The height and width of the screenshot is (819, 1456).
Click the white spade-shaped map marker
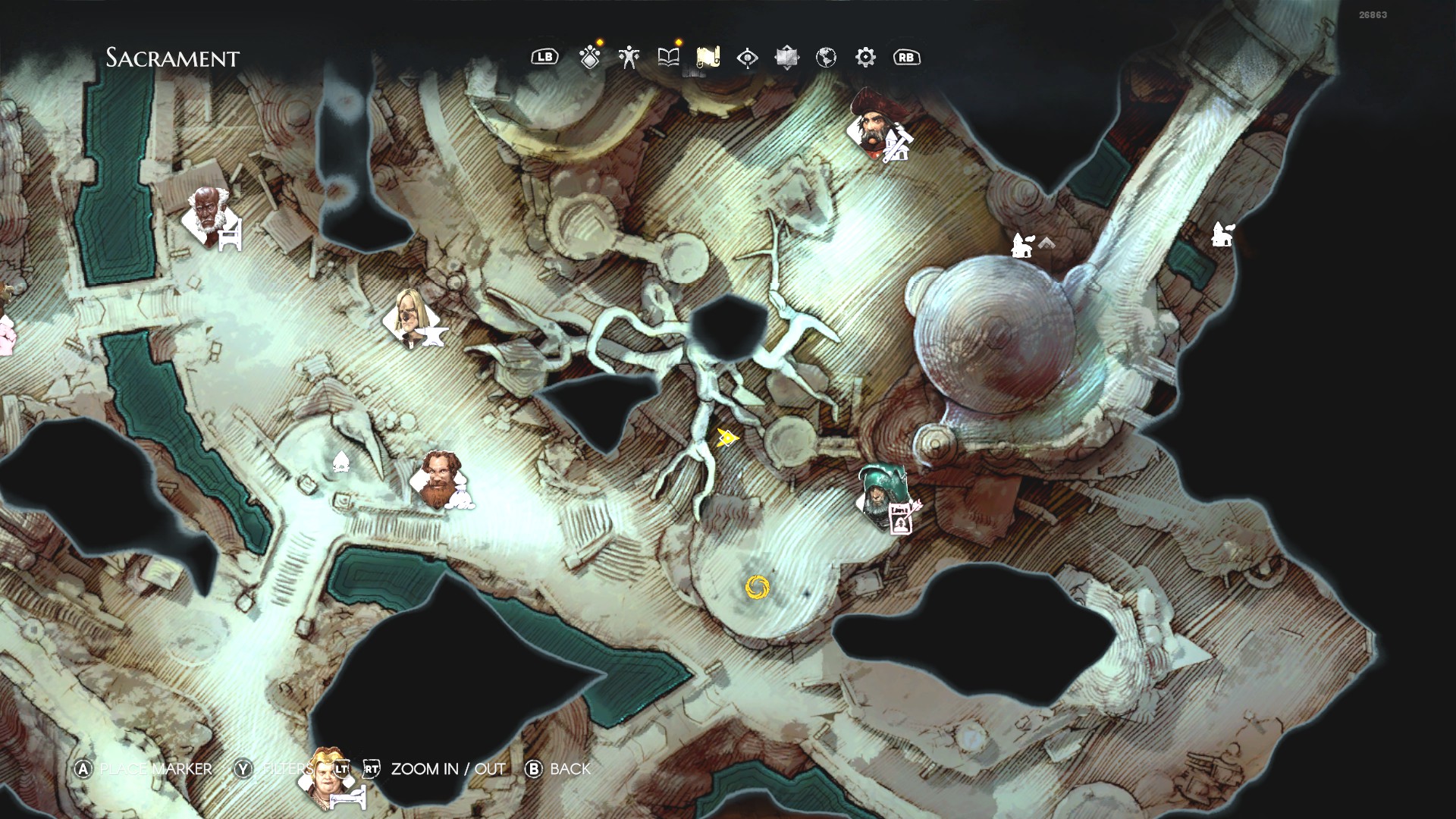pos(340,460)
